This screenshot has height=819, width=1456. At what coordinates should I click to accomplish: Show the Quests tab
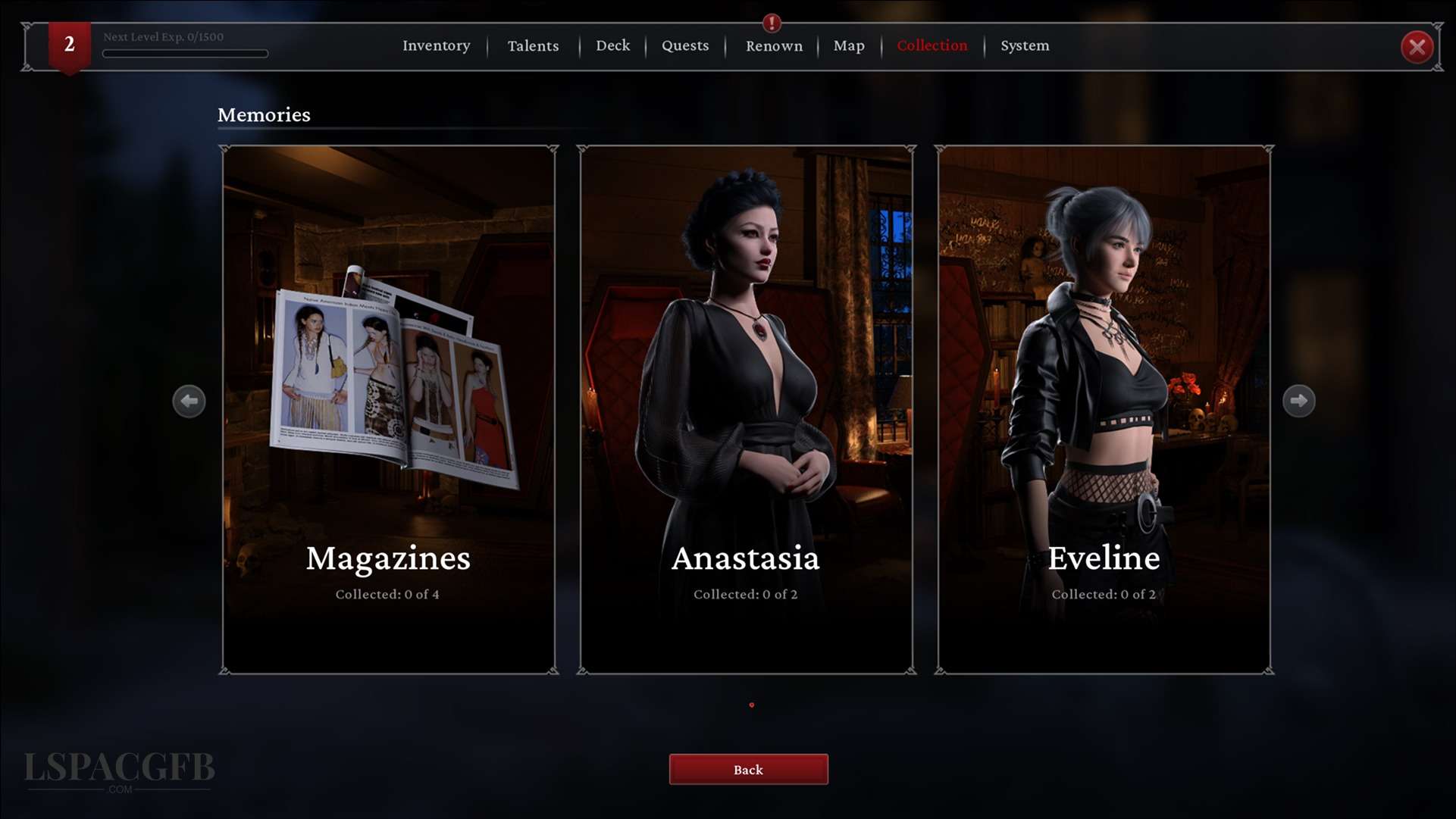pos(685,45)
